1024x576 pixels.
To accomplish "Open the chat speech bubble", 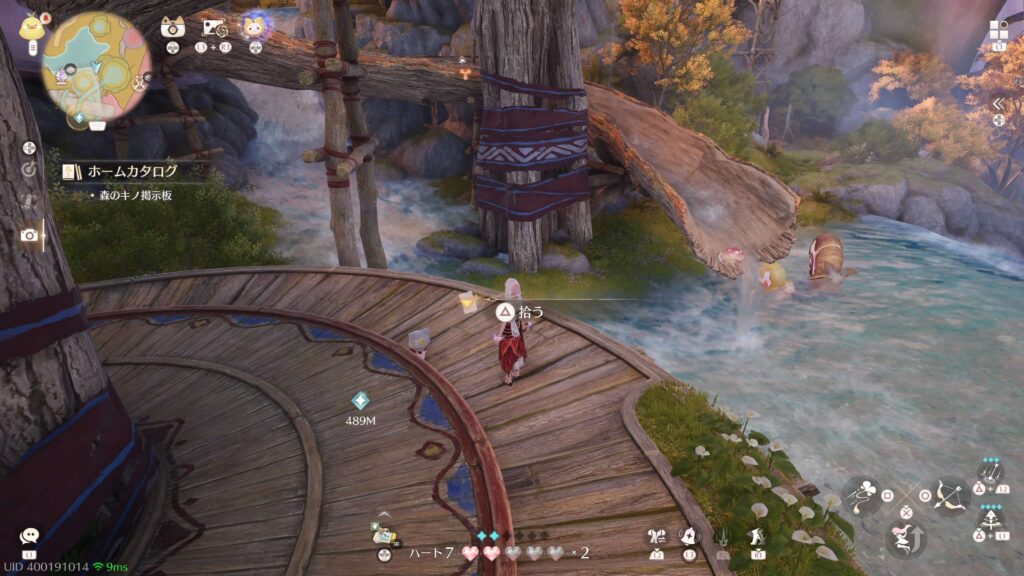I will pos(29,536).
